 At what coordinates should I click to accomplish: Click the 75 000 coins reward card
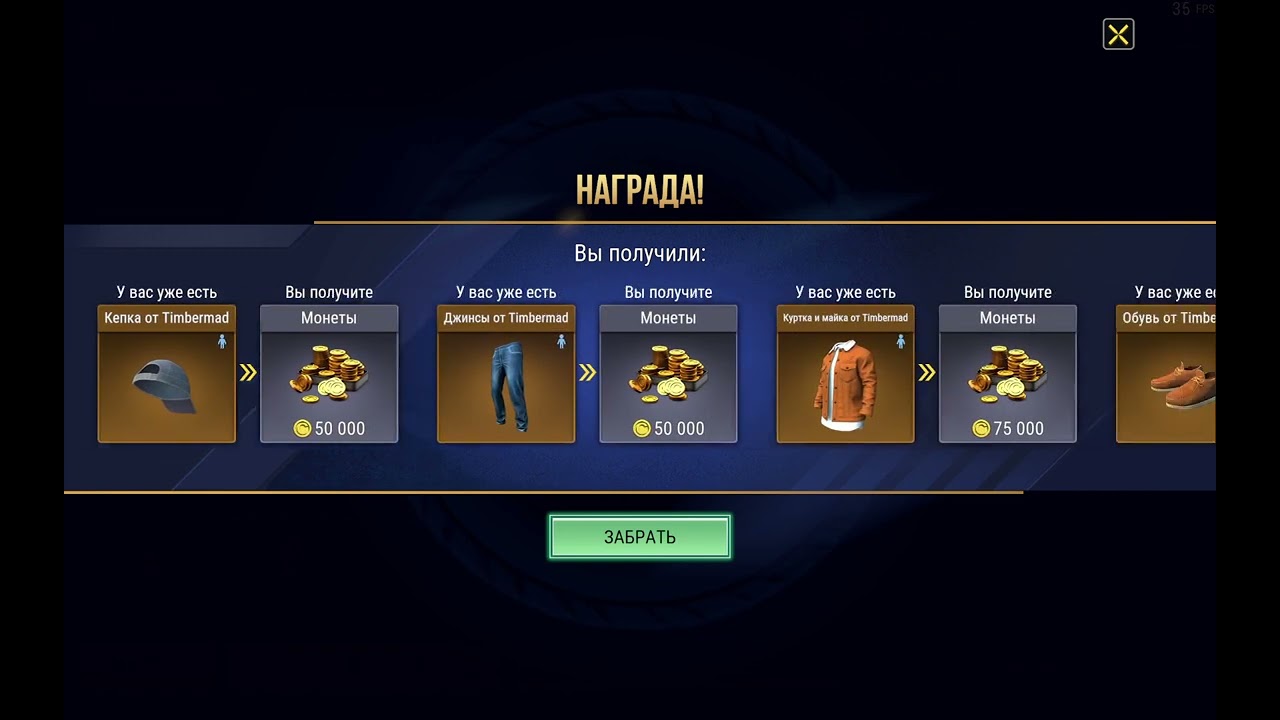click(x=1007, y=374)
